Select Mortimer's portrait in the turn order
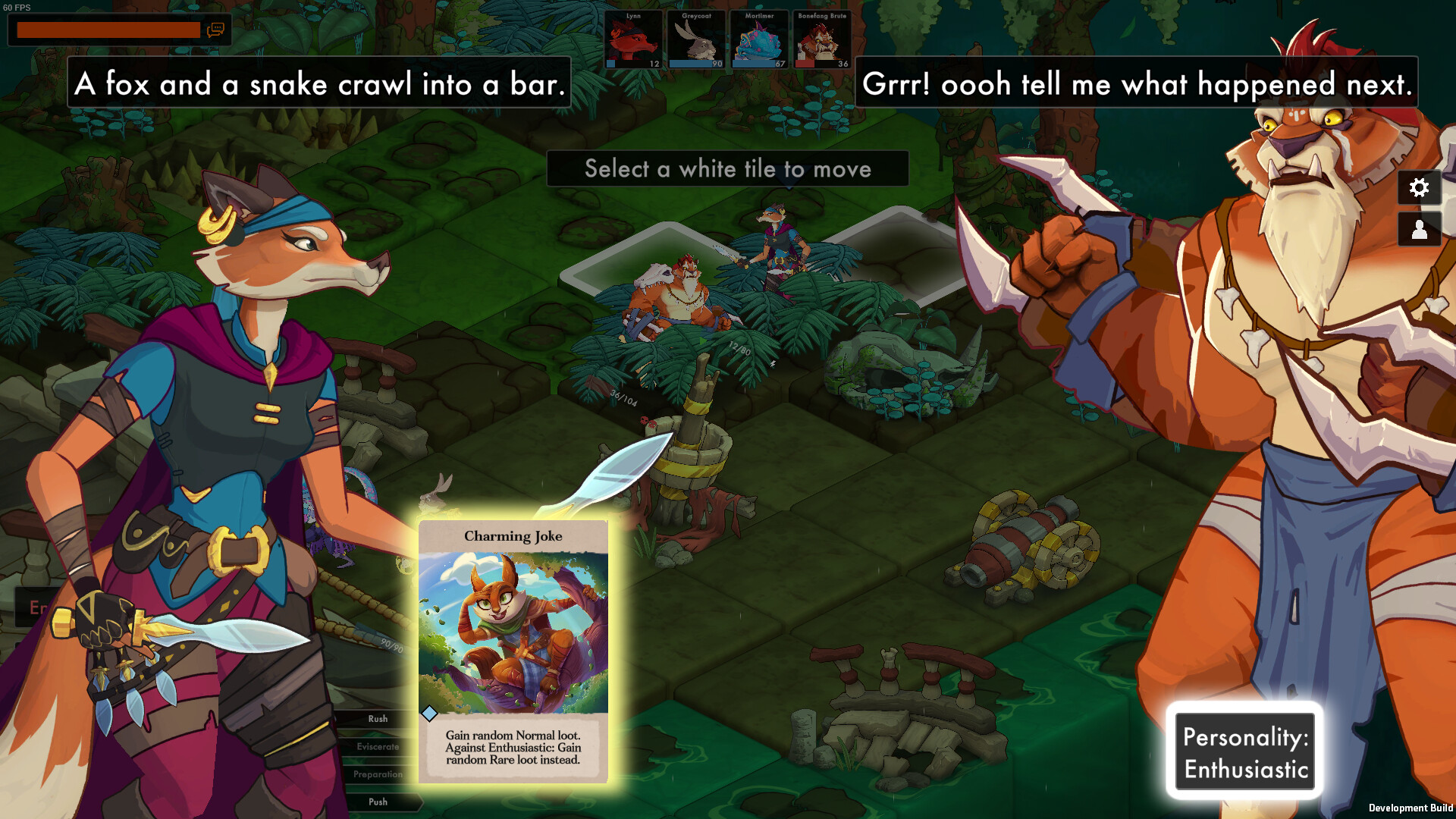This screenshot has width=1456, height=819. coord(758,39)
